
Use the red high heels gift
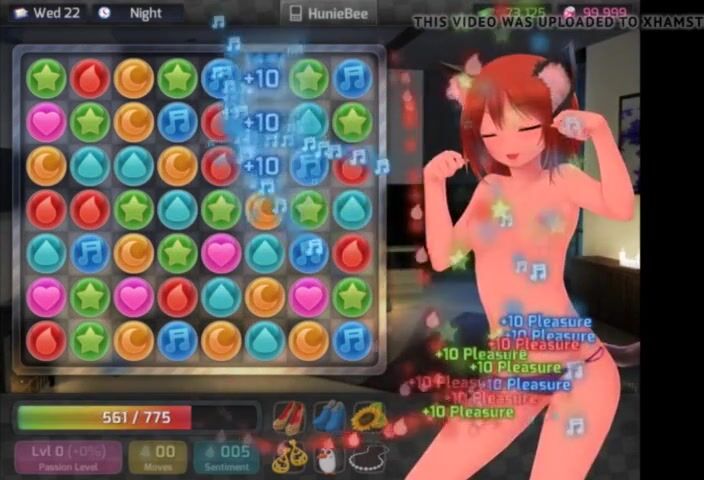(x=288, y=416)
